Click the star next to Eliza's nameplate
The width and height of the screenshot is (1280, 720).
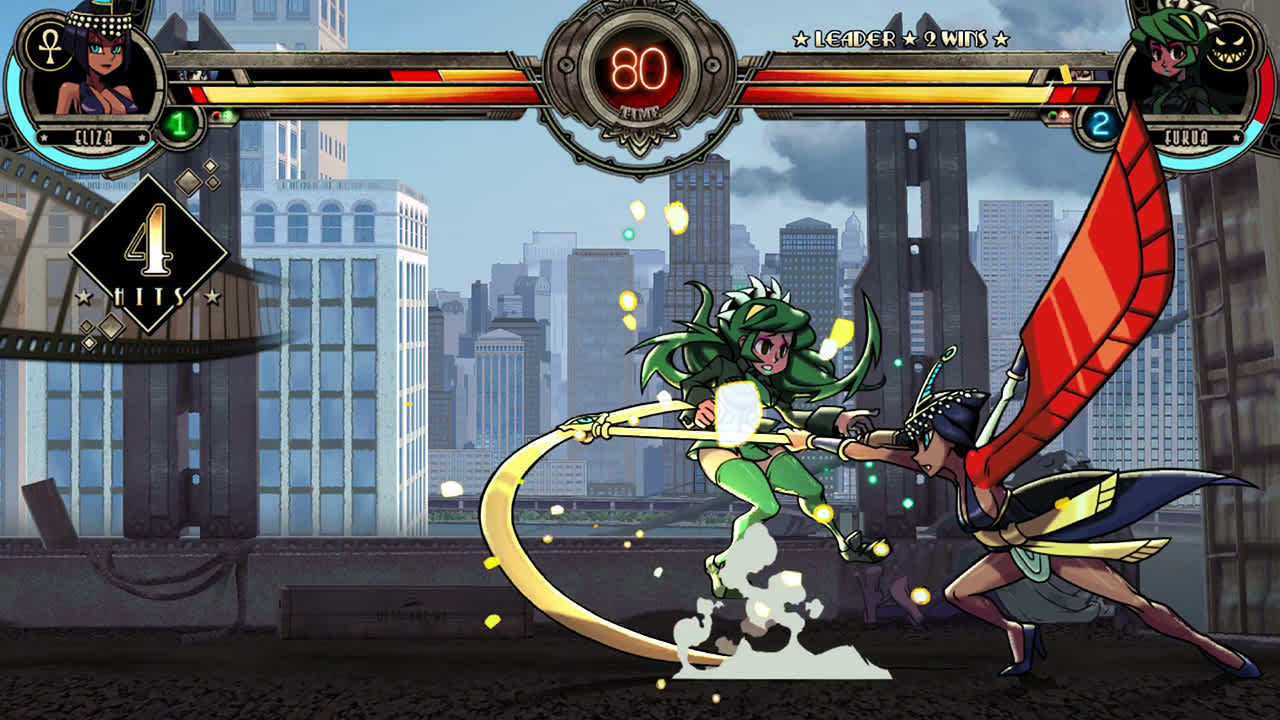[x=44, y=138]
